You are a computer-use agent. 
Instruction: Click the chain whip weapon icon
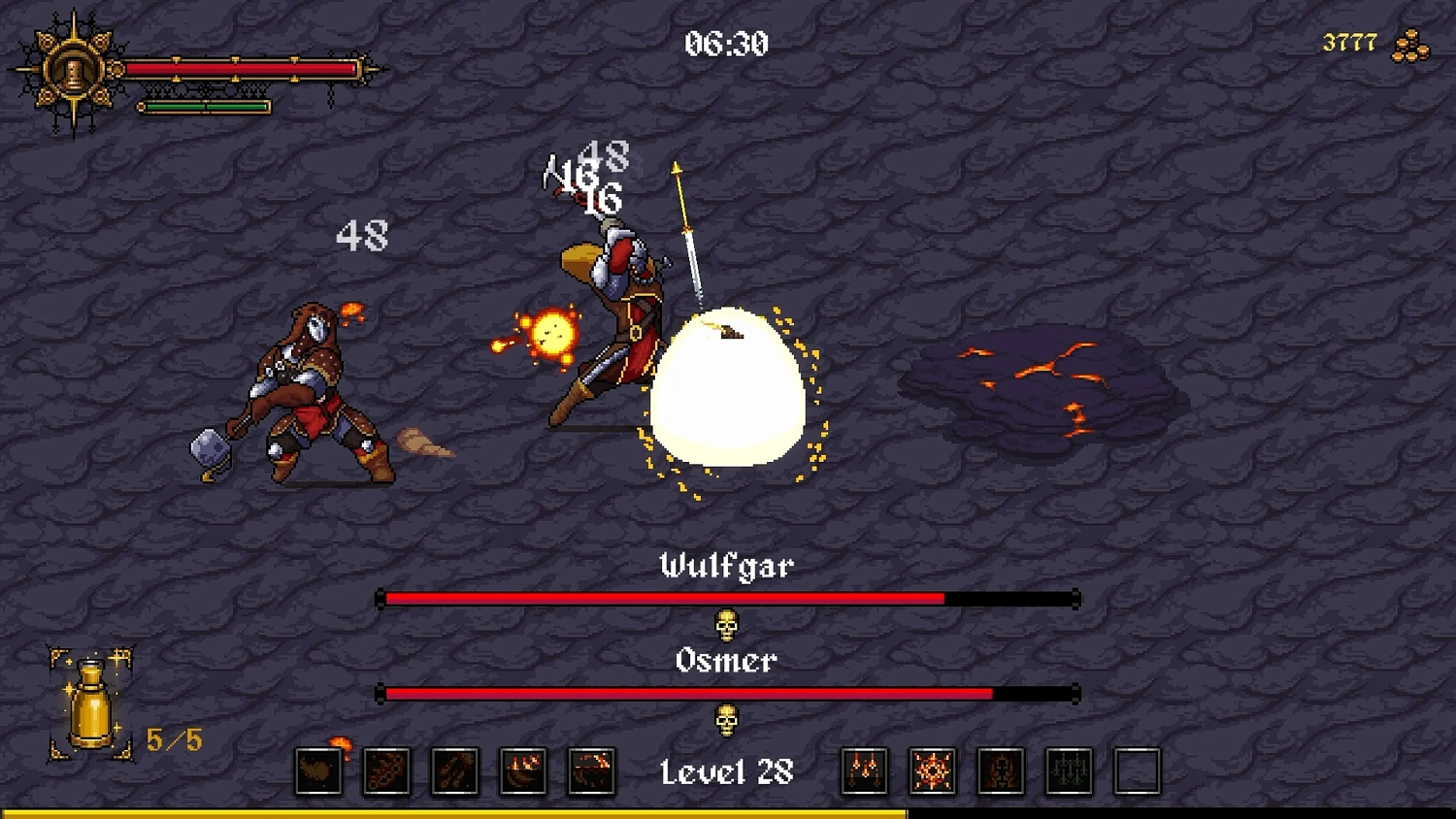386,770
